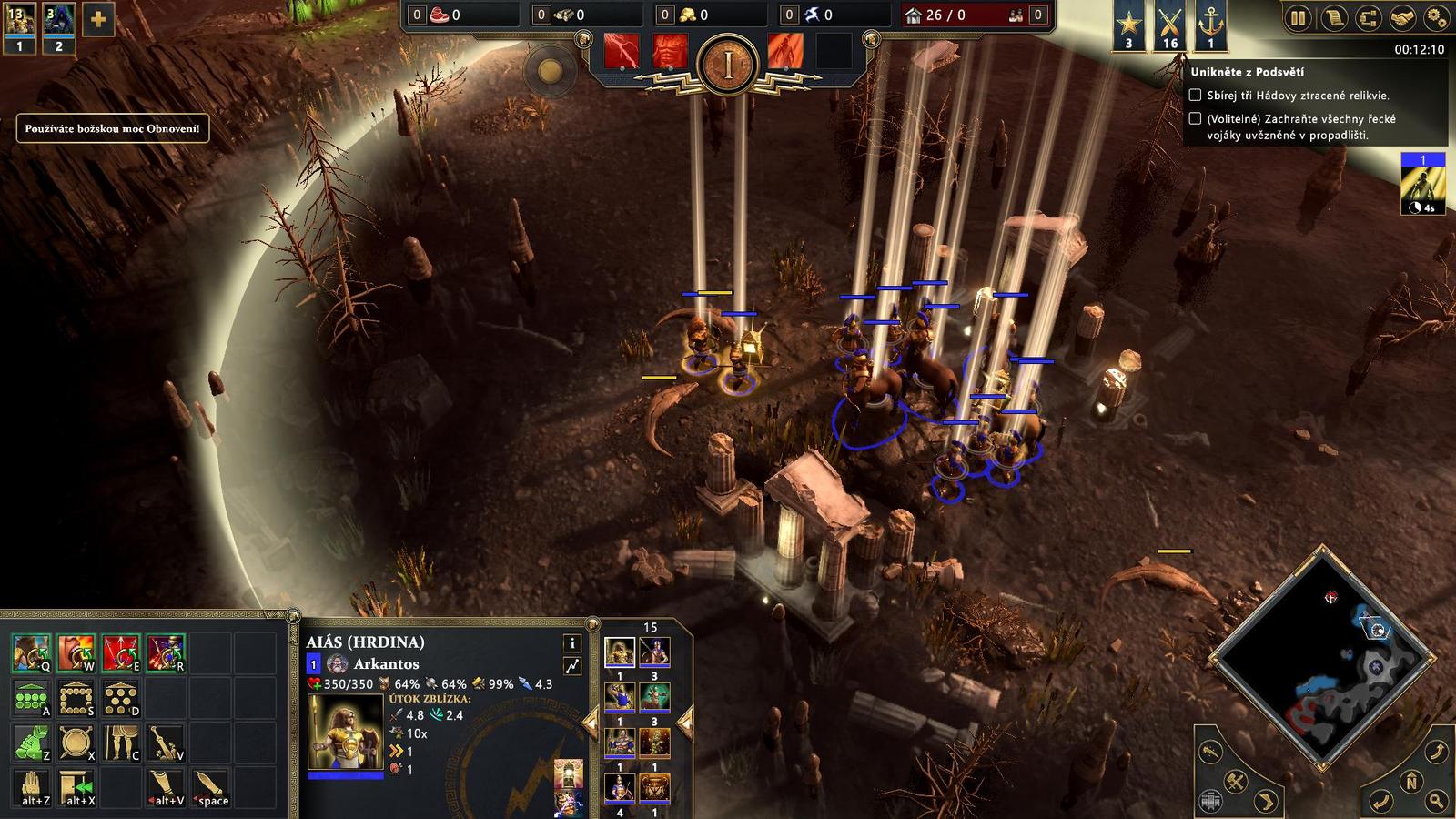Viewport: 1456px width, 819px height.
Task: Select the ship banner with anchor icon
Action: pyautogui.click(x=1210, y=25)
